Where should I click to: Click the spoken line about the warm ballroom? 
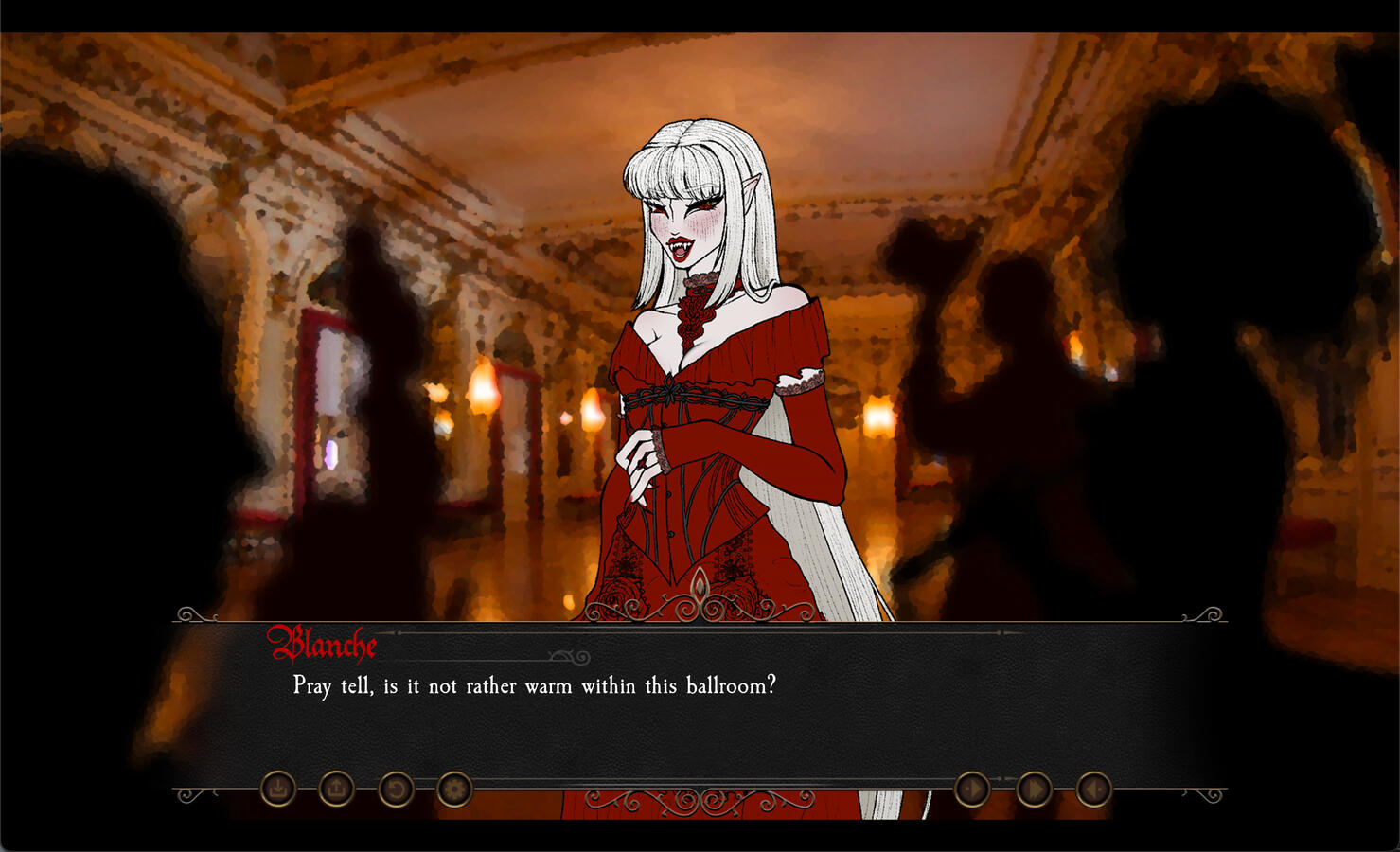[533, 686]
